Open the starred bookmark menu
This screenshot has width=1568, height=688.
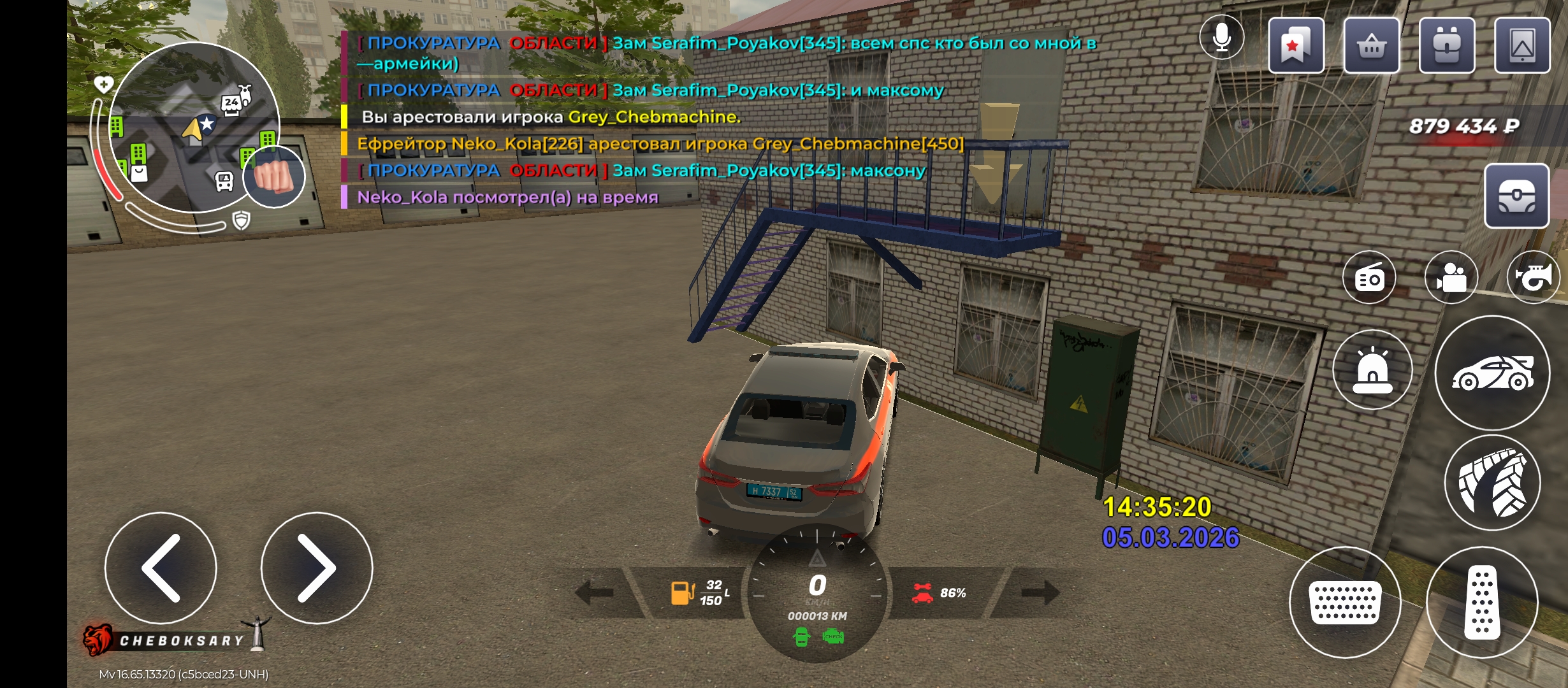(x=1296, y=45)
